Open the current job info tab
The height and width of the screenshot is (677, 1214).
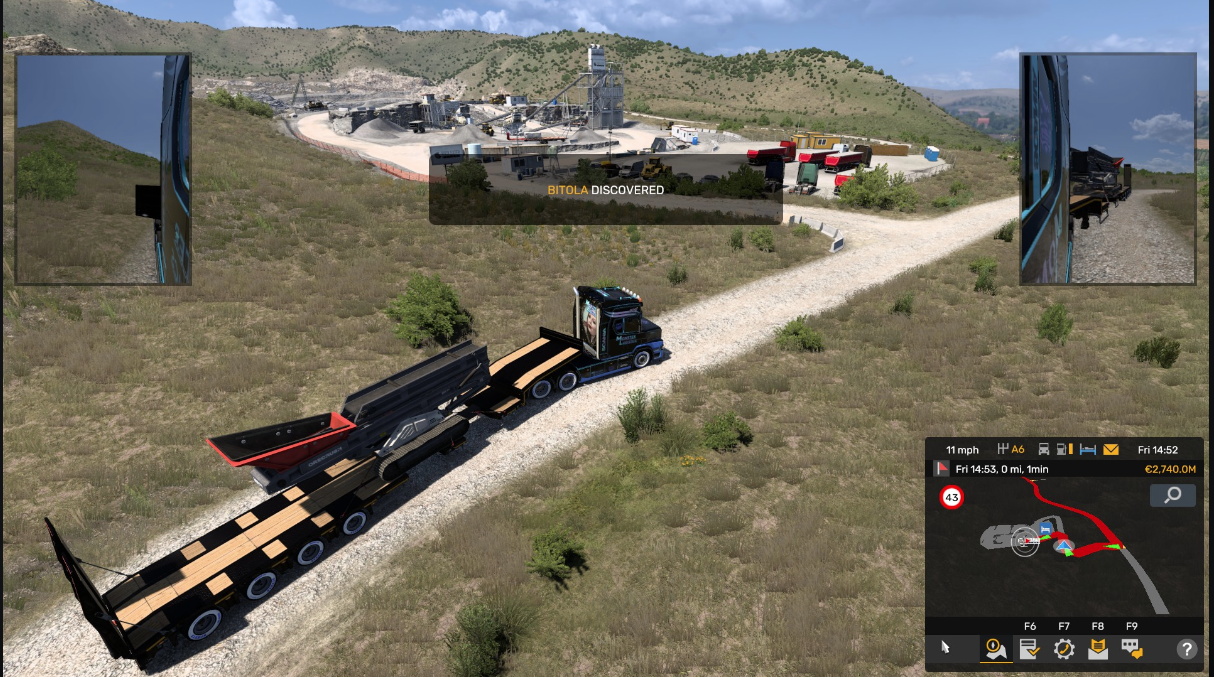(x=1029, y=648)
